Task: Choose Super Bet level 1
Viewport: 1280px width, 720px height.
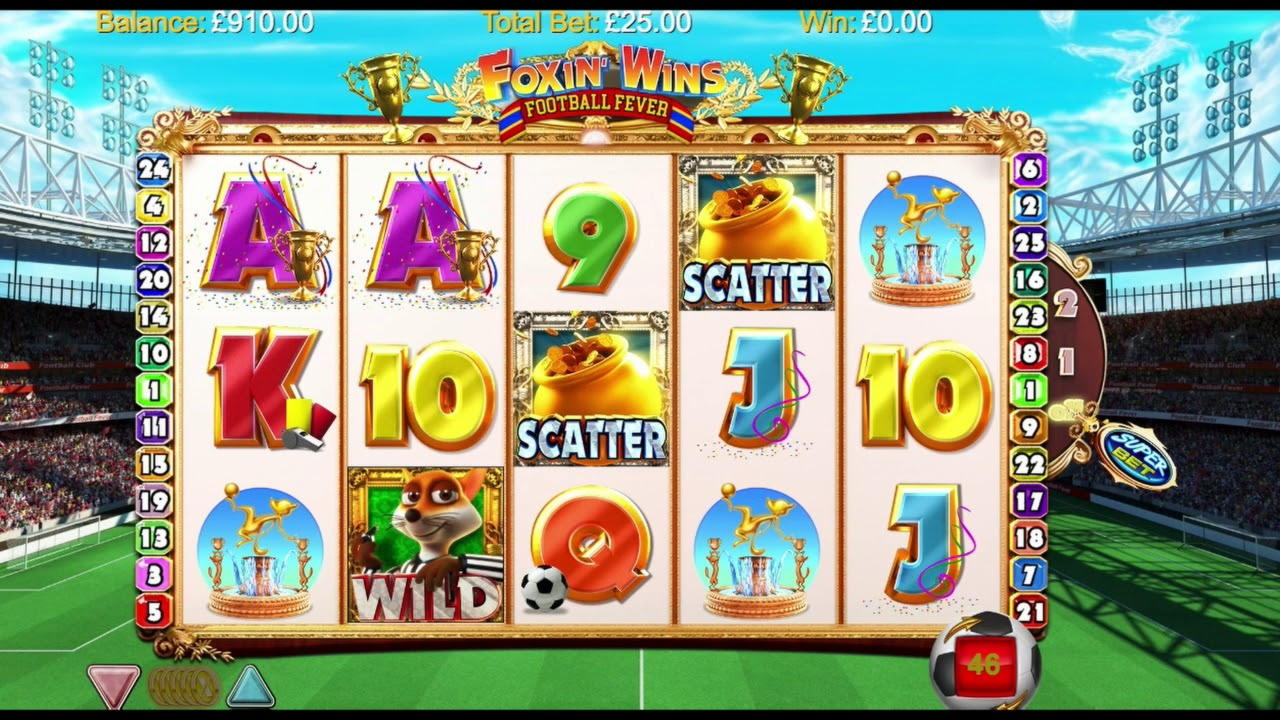Action: click(1066, 360)
